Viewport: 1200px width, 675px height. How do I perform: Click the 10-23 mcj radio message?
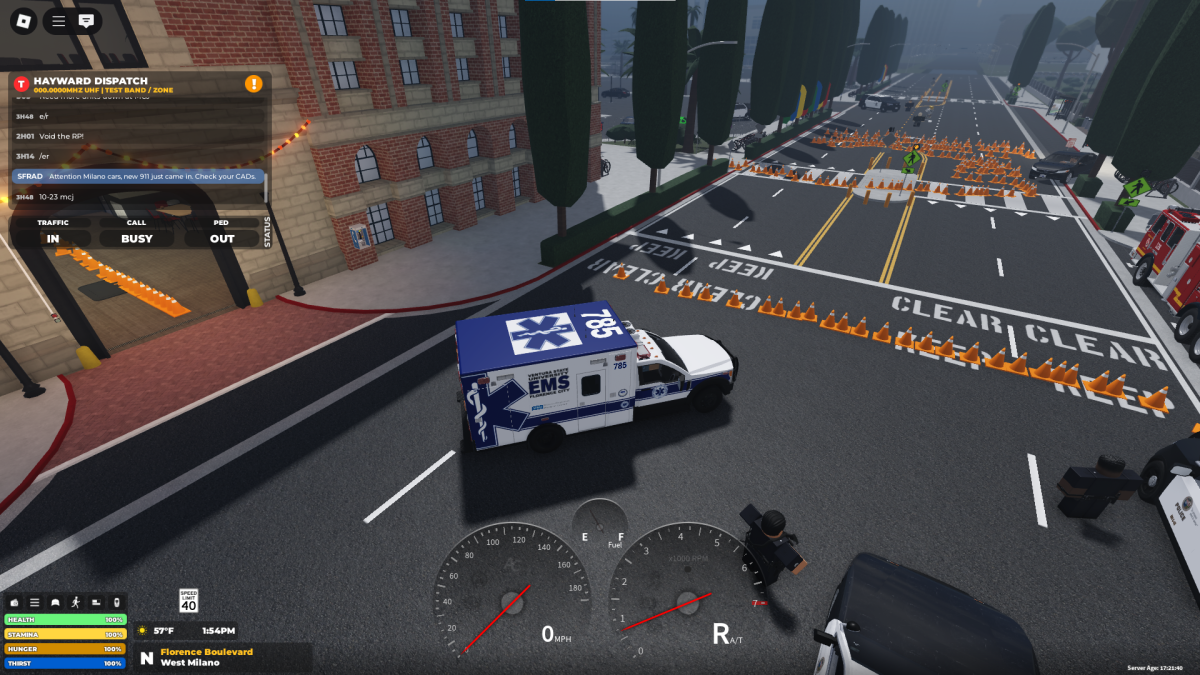[139, 197]
